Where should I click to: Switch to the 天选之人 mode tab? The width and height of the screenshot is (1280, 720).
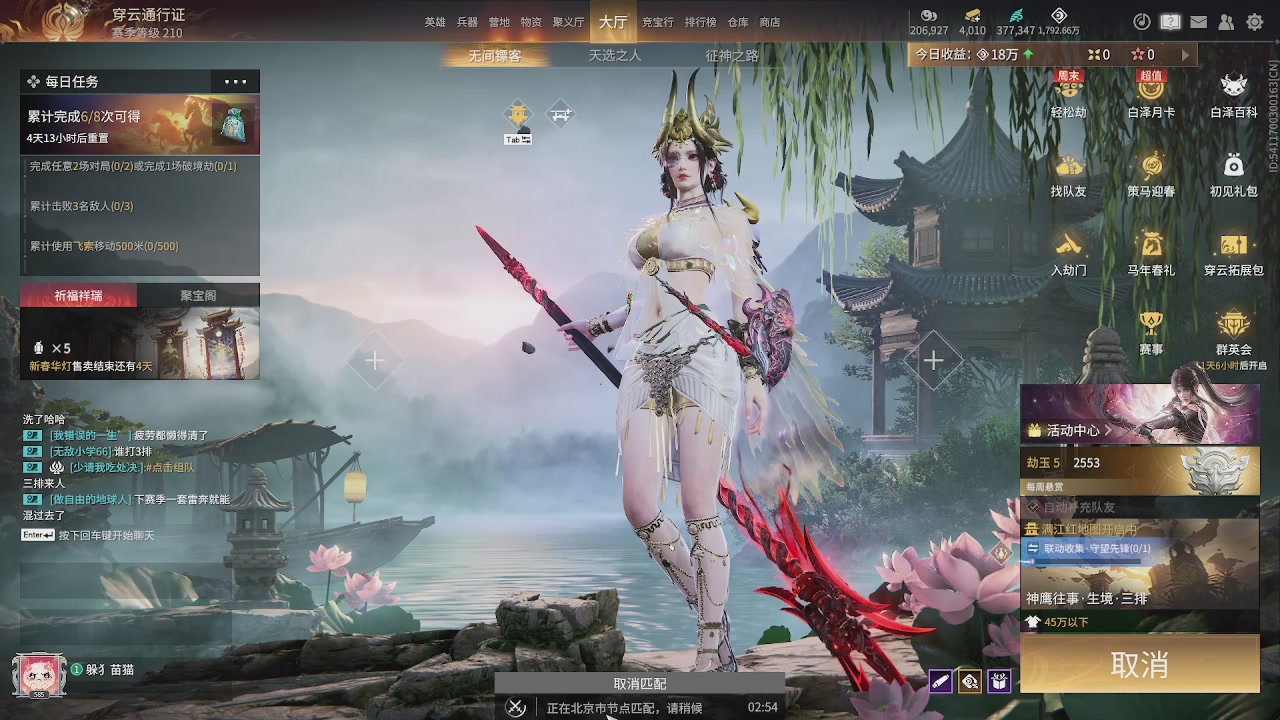click(615, 56)
